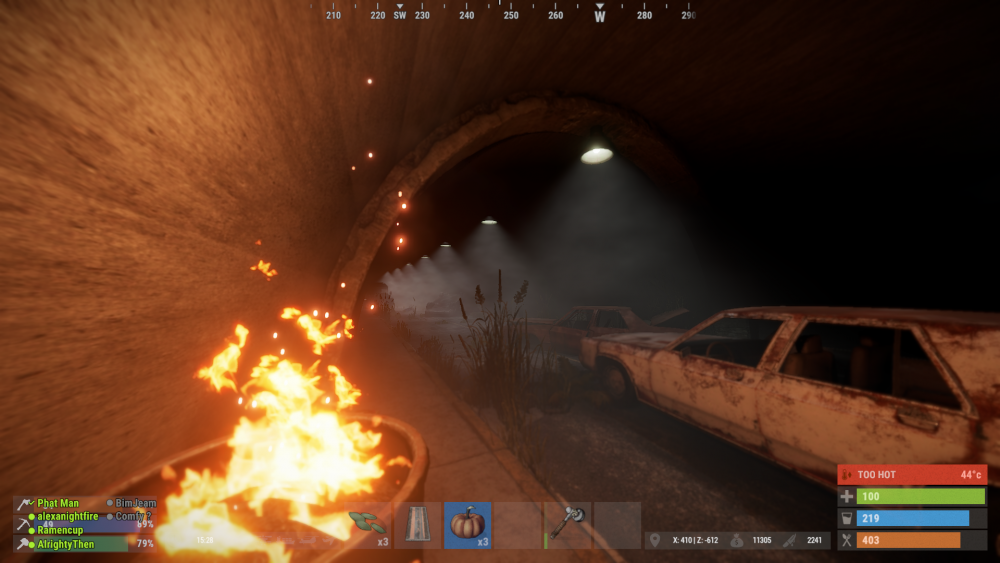The image size is (1000, 563).
Task: Click the TOO HOT temperature status
Action: [x=911, y=474]
